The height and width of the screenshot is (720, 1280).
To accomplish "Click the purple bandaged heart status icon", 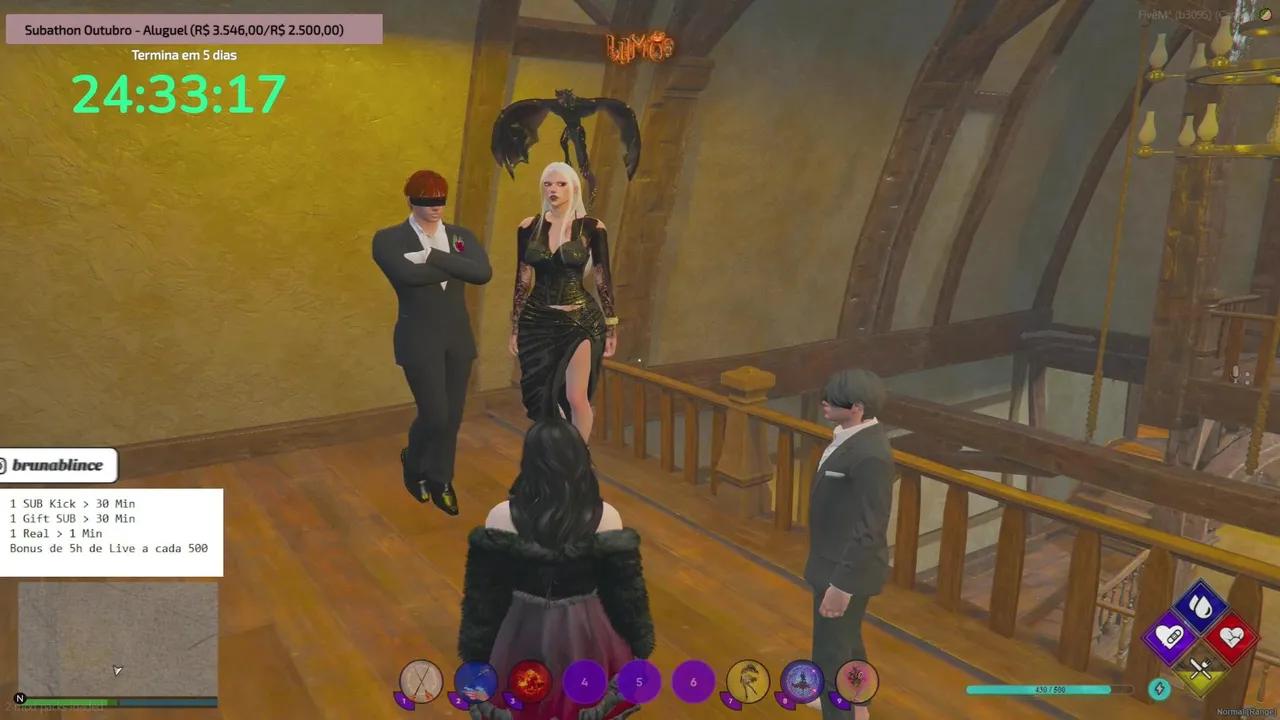I will (1170, 635).
